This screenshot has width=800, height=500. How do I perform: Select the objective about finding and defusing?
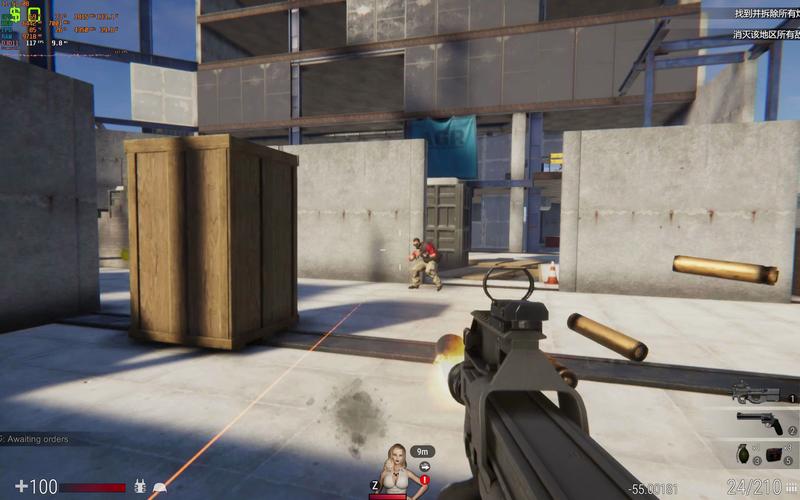(766, 14)
